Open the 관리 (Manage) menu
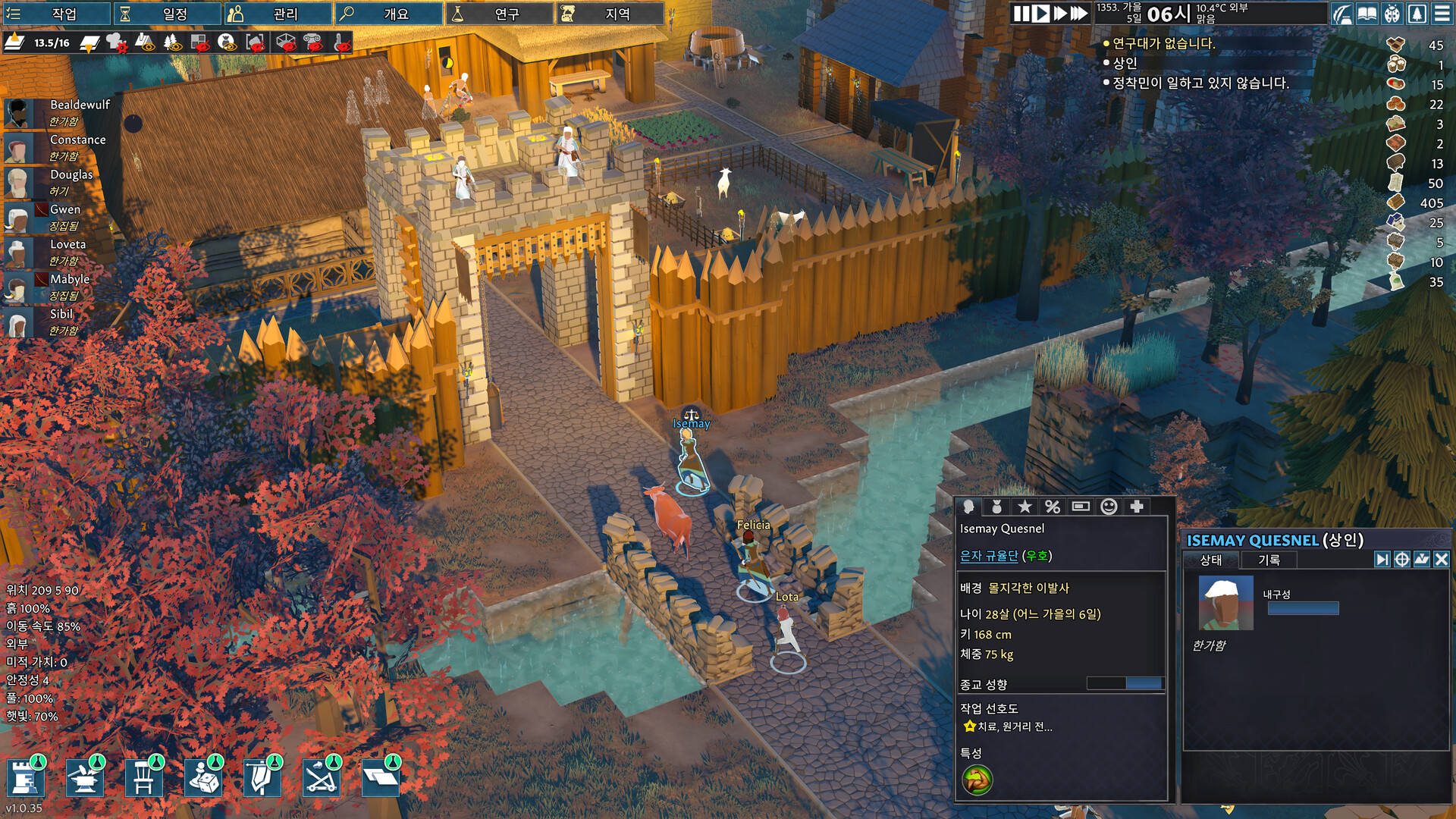1456x819 pixels. point(278,14)
